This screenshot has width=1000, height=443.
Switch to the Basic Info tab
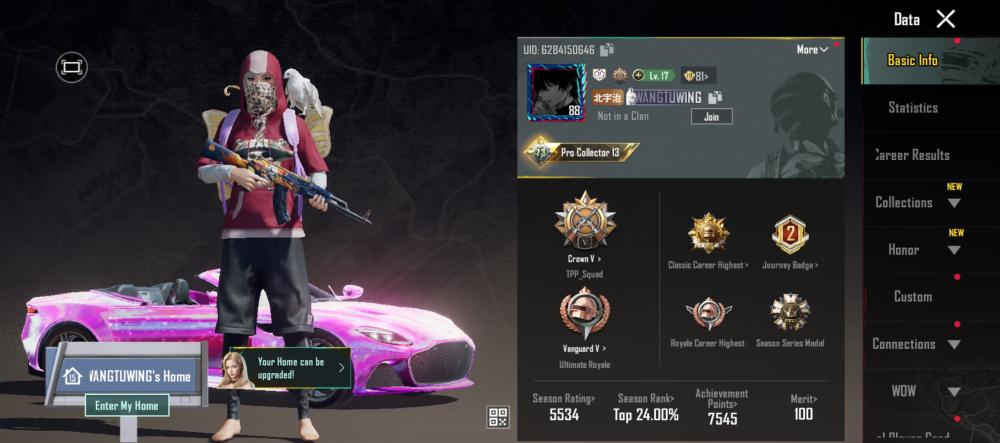[912, 60]
